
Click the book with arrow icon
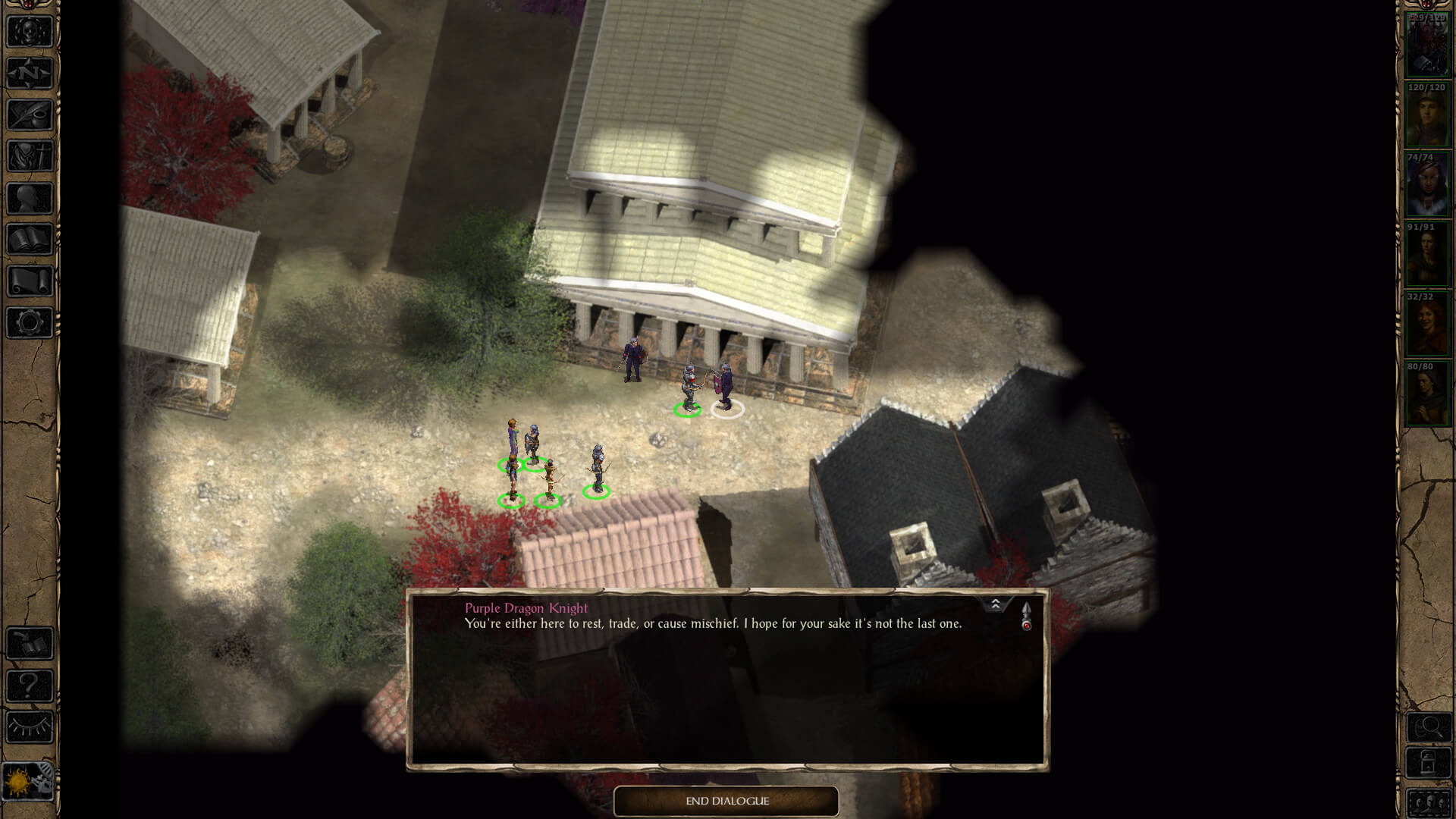[30, 644]
